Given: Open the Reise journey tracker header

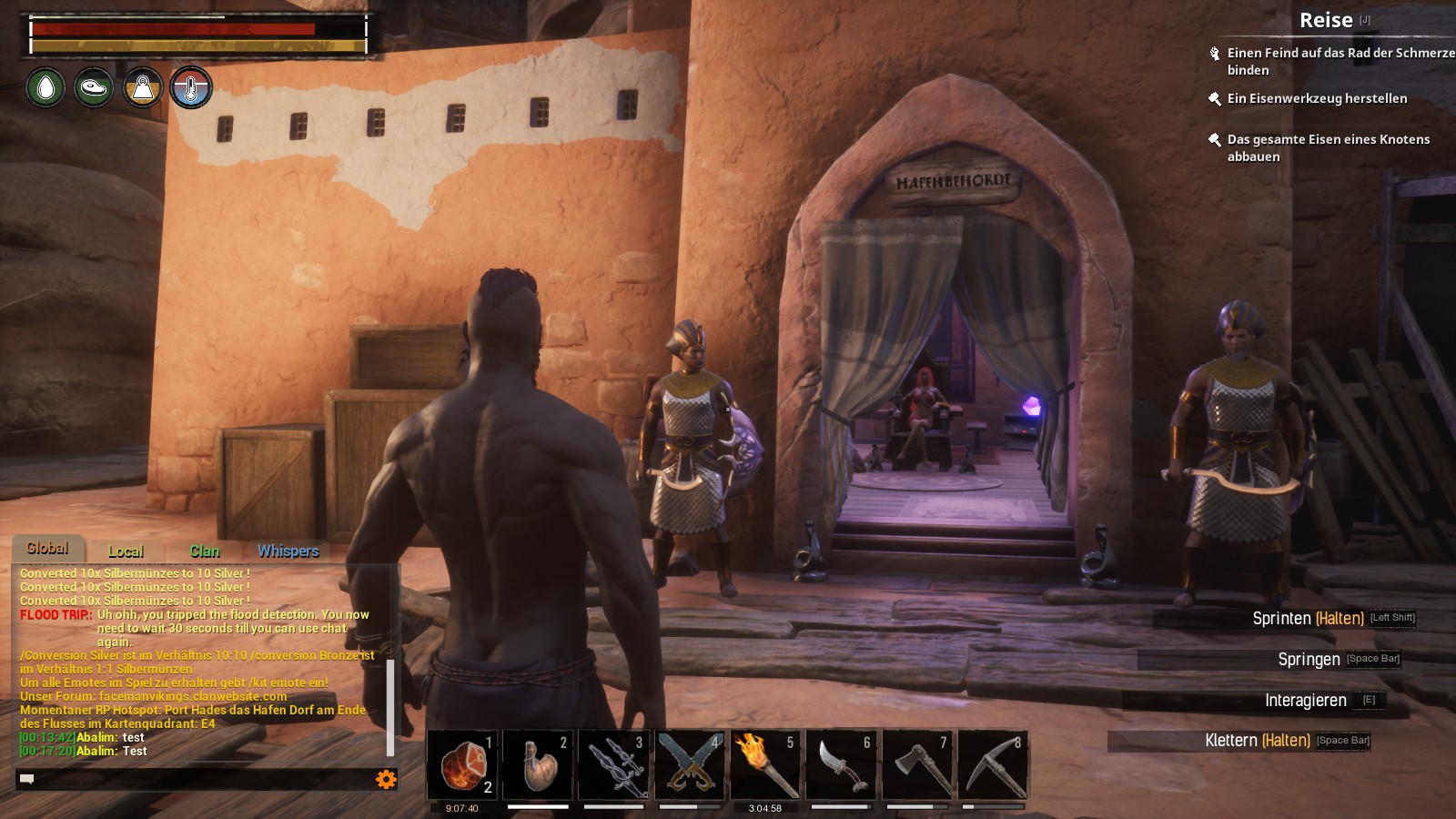Looking at the screenshot, I should pos(1325,20).
